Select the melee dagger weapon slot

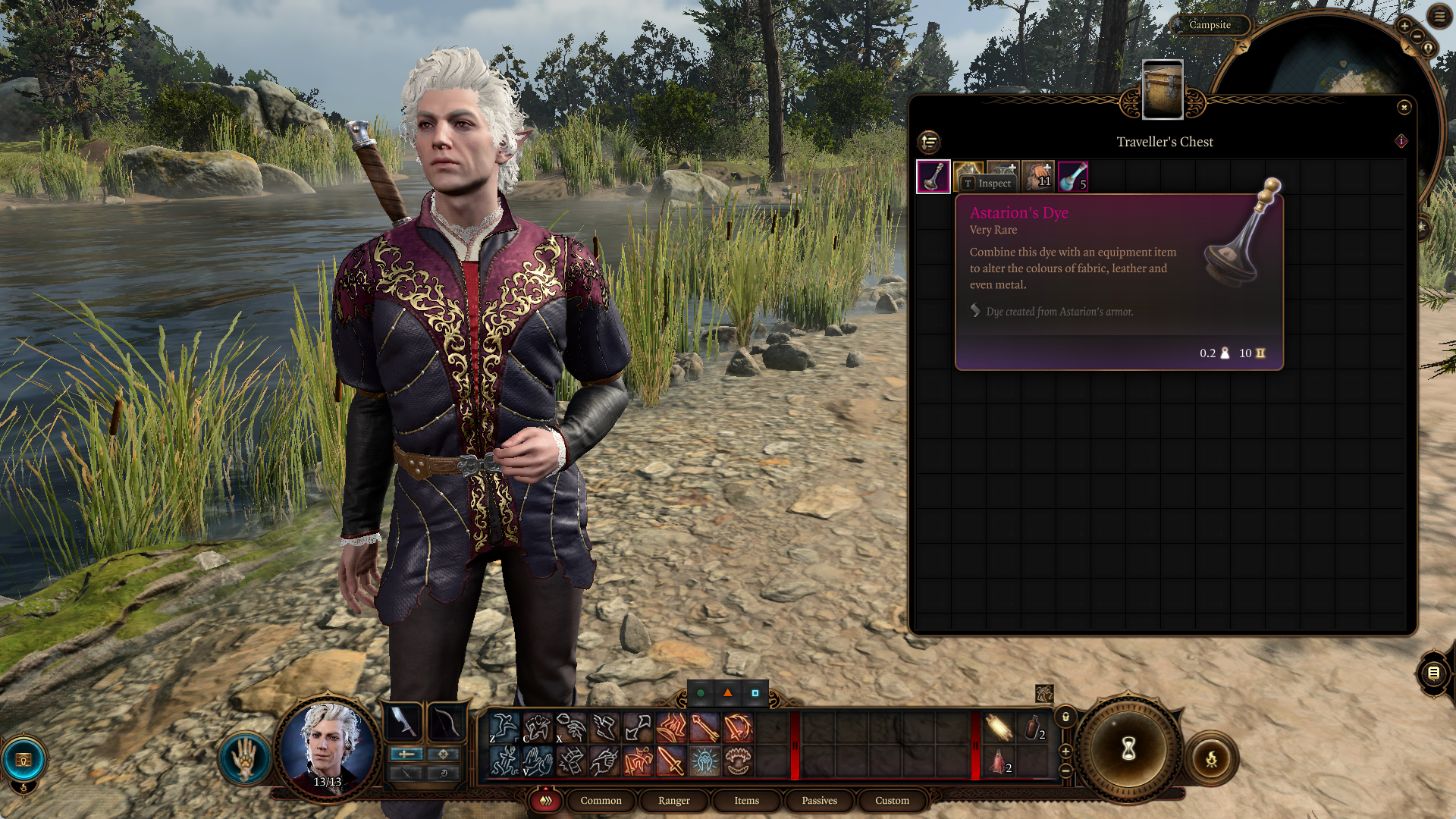405,723
